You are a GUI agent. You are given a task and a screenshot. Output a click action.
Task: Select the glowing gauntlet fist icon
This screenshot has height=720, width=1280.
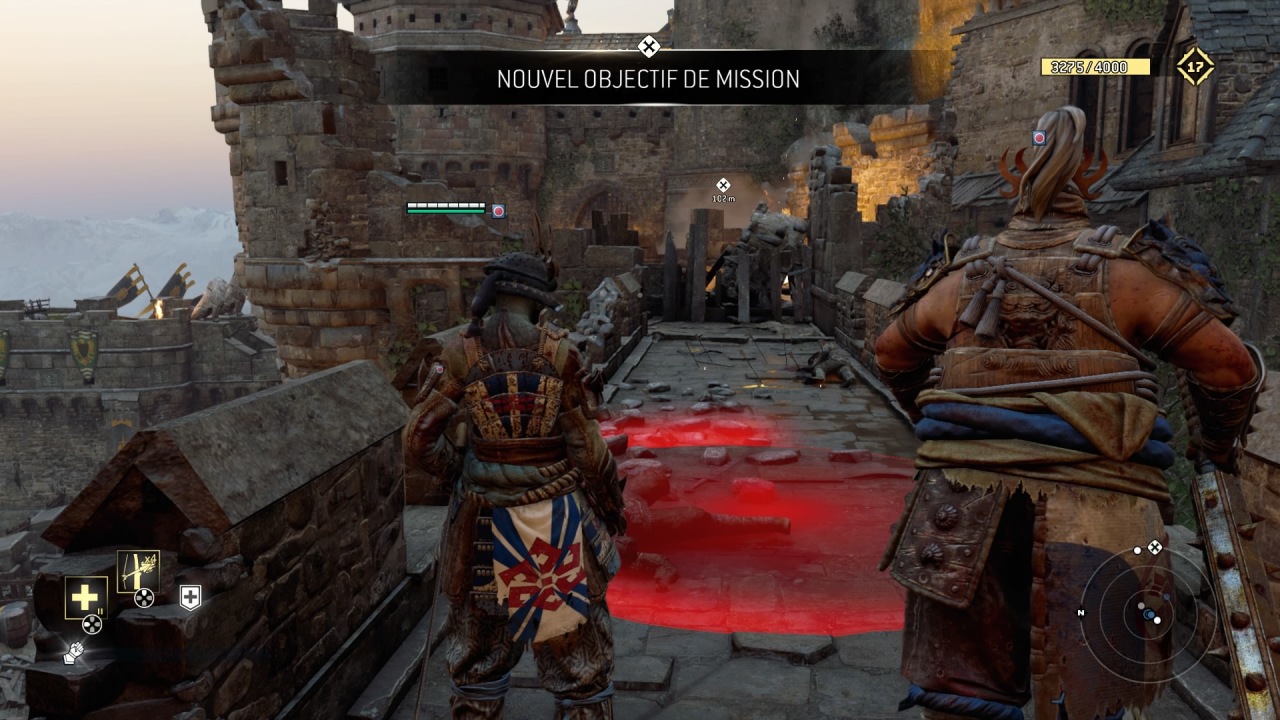73,653
